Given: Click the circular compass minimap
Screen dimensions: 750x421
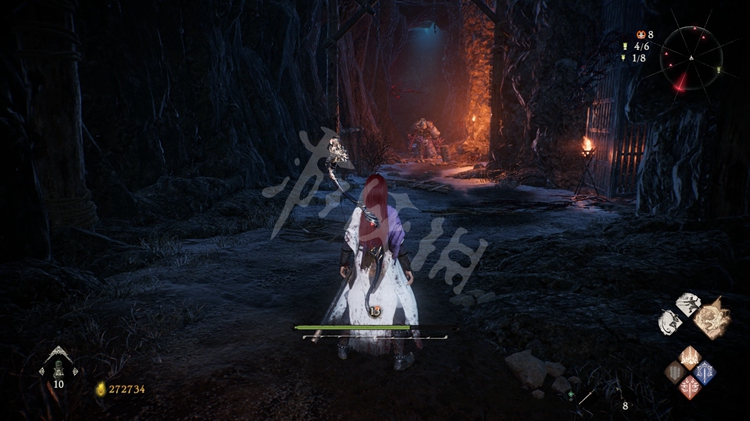Looking at the screenshot, I should click(690, 58).
